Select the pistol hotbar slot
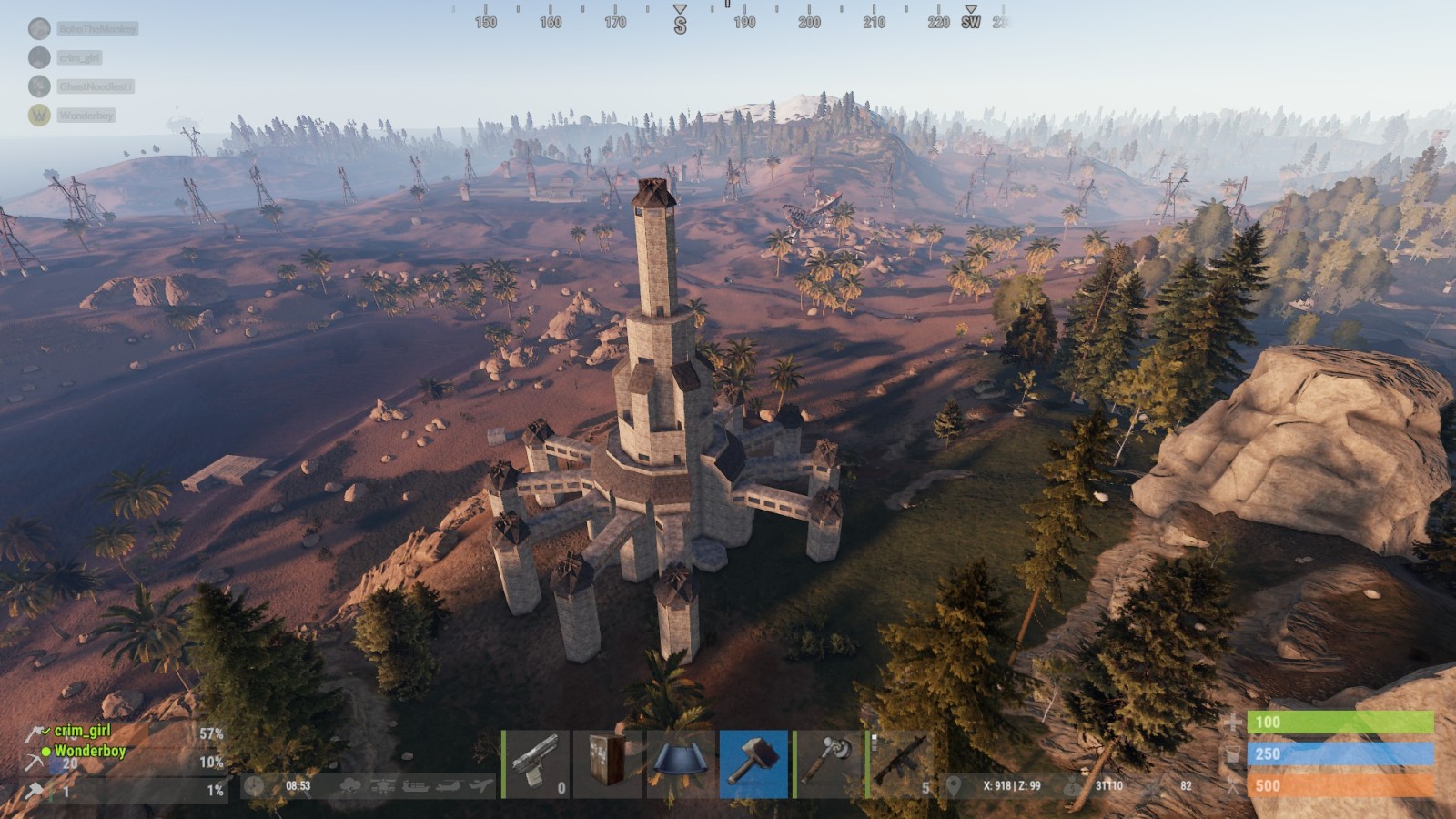 pyautogui.click(x=535, y=764)
